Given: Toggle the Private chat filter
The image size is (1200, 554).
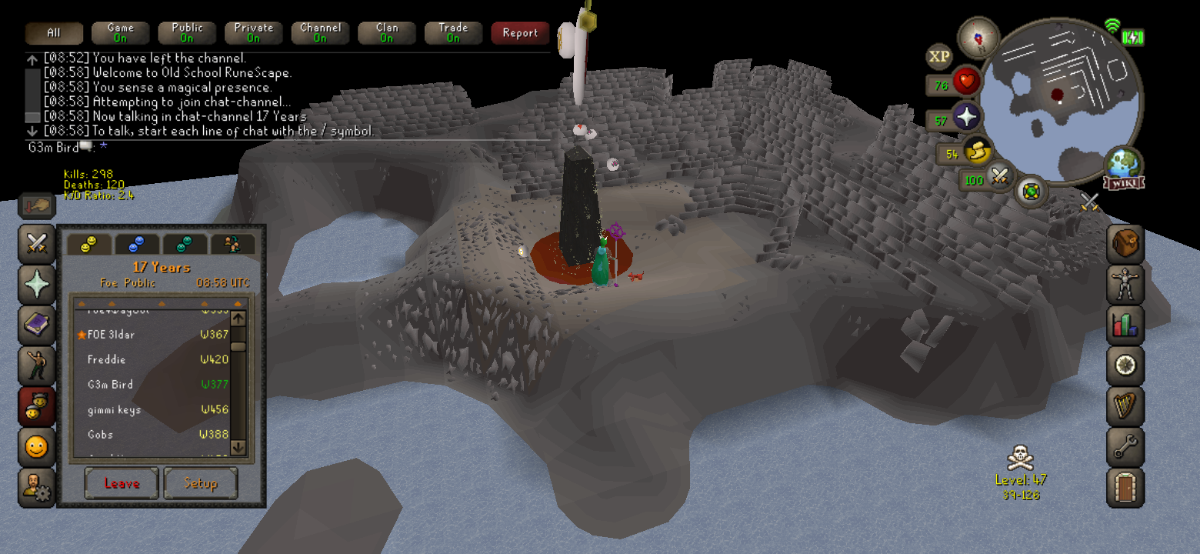Looking at the screenshot, I should pyautogui.click(x=253, y=33).
